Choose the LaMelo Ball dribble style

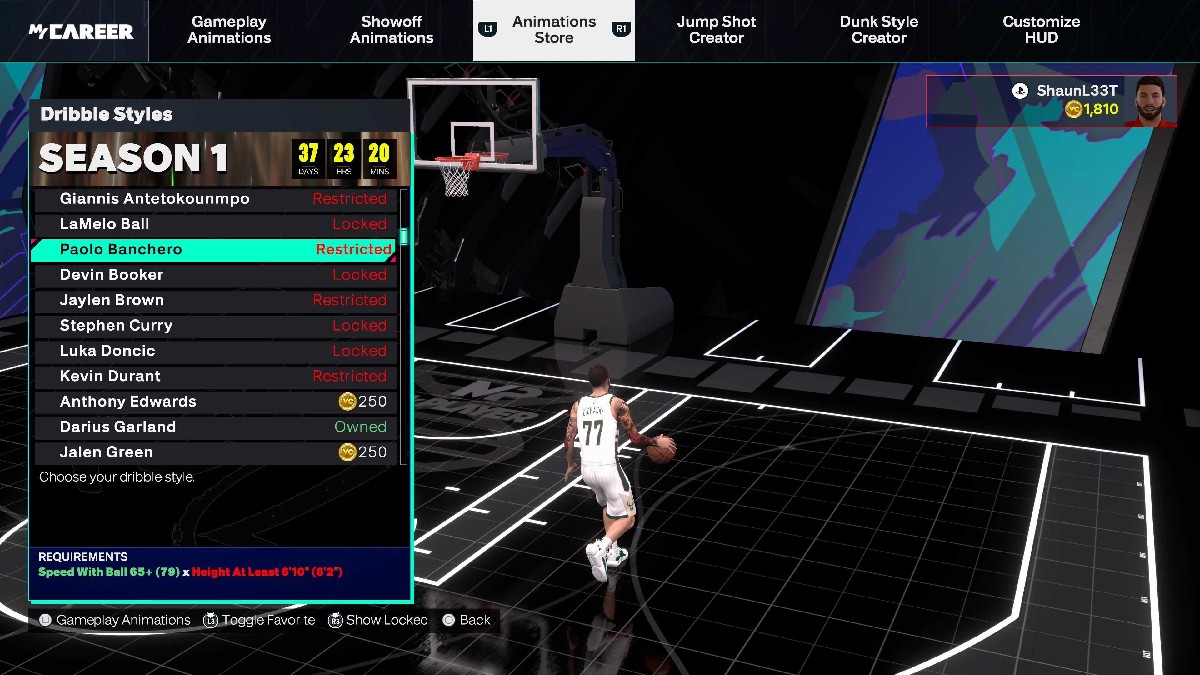point(215,224)
